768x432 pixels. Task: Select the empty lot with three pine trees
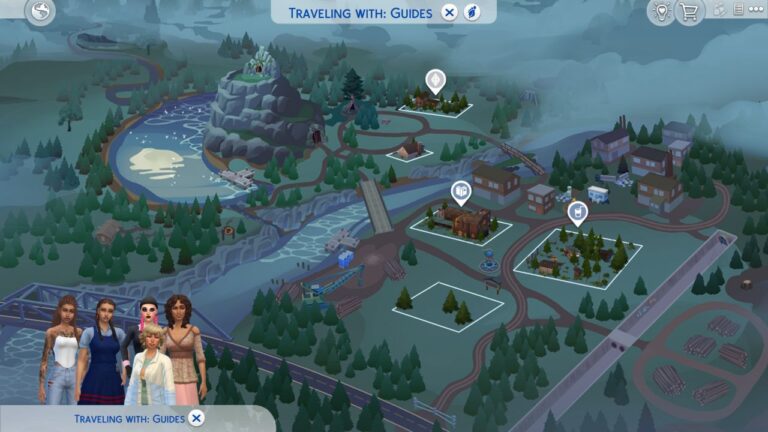[x=447, y=303]
